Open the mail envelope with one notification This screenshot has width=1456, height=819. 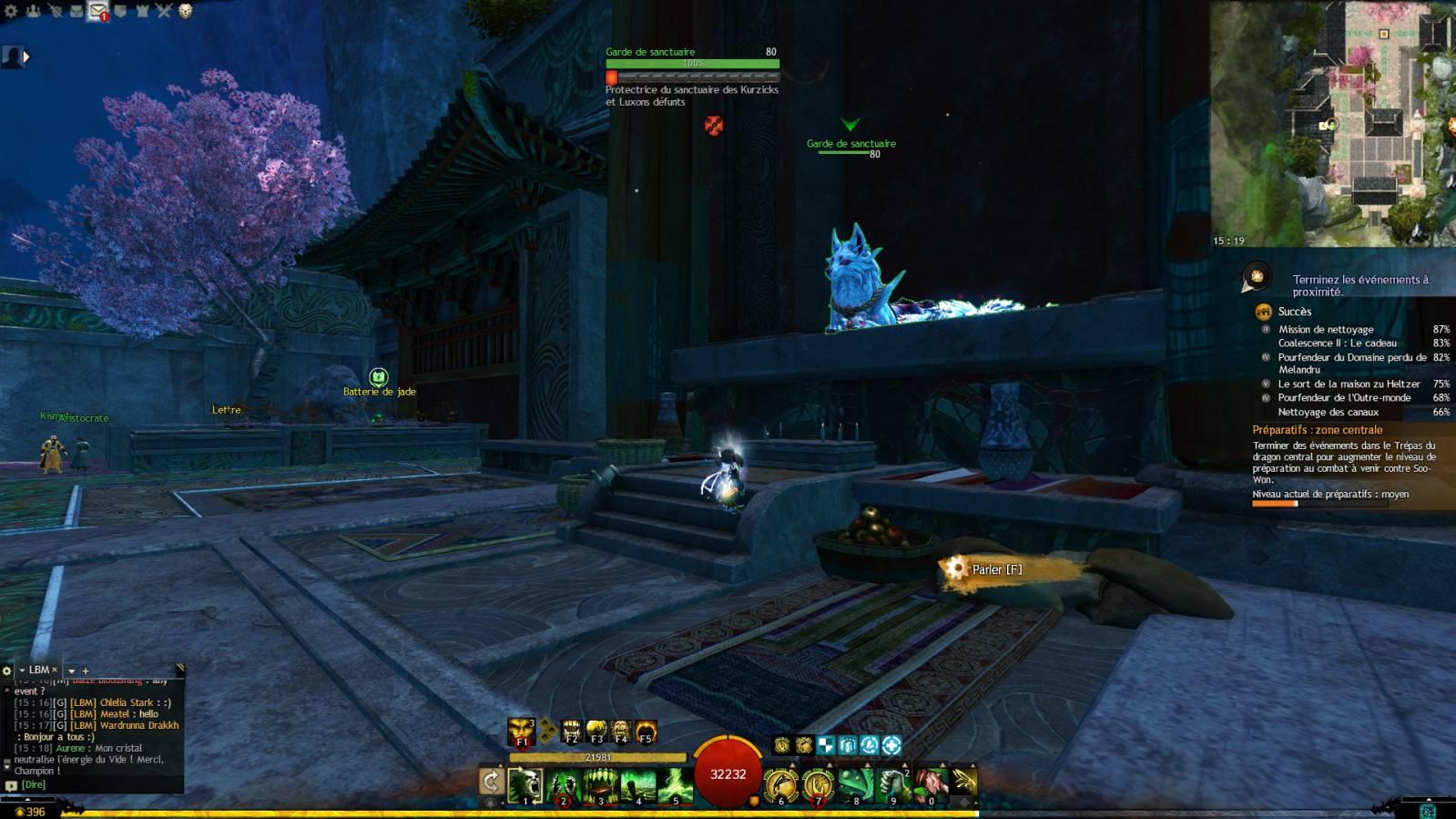click(97, 11)
